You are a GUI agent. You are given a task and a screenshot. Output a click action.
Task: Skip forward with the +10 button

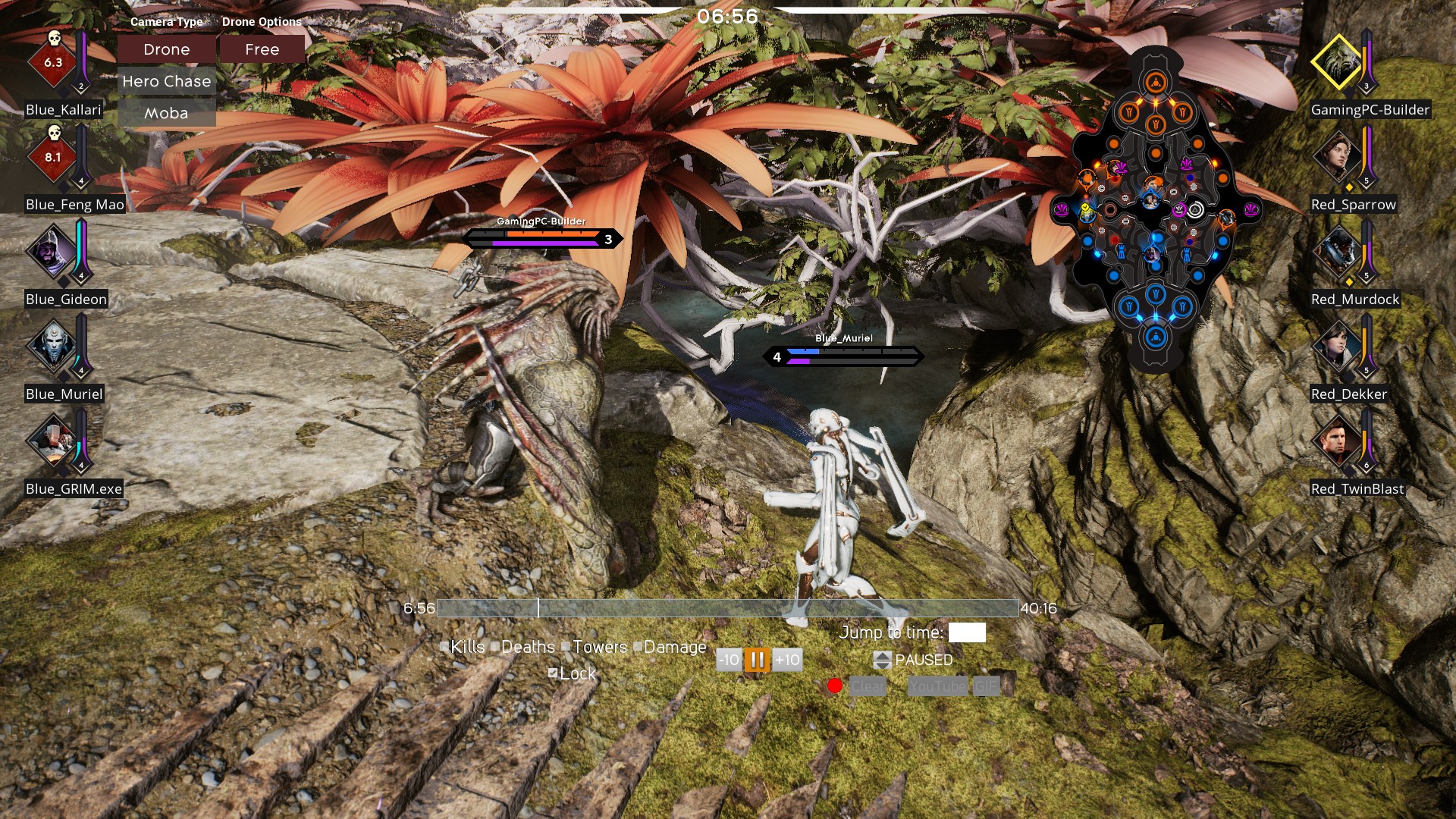tap(787, 660)
